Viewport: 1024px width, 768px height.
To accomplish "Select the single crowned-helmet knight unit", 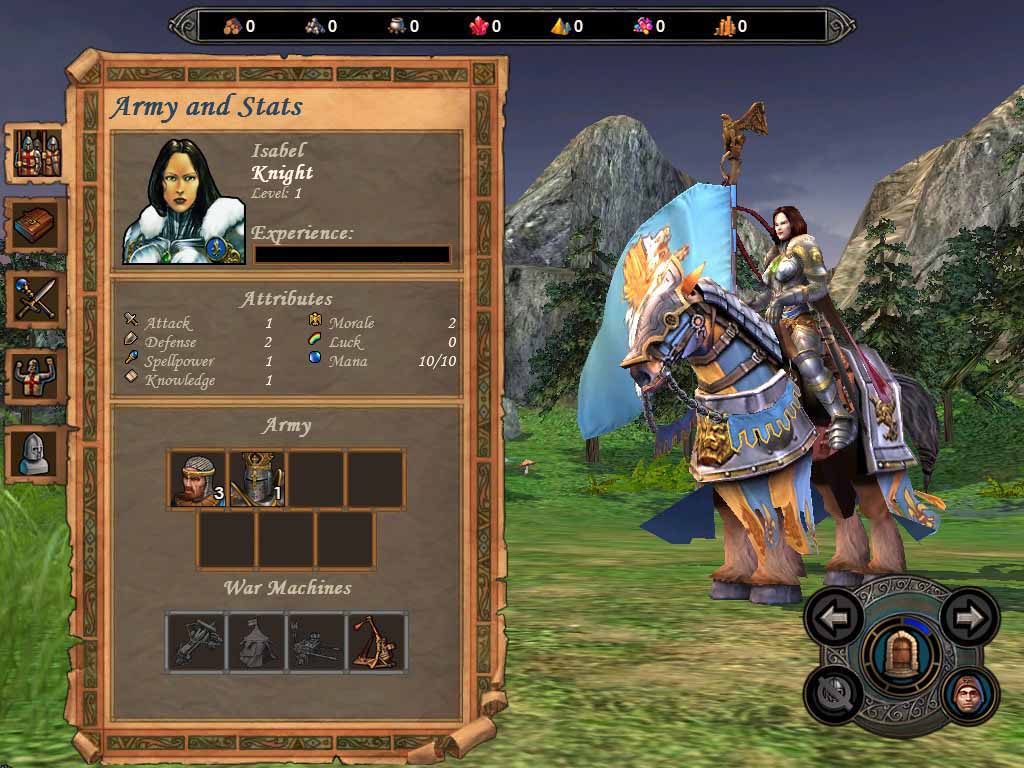I will pyautogui.click(x=257, y=480).
